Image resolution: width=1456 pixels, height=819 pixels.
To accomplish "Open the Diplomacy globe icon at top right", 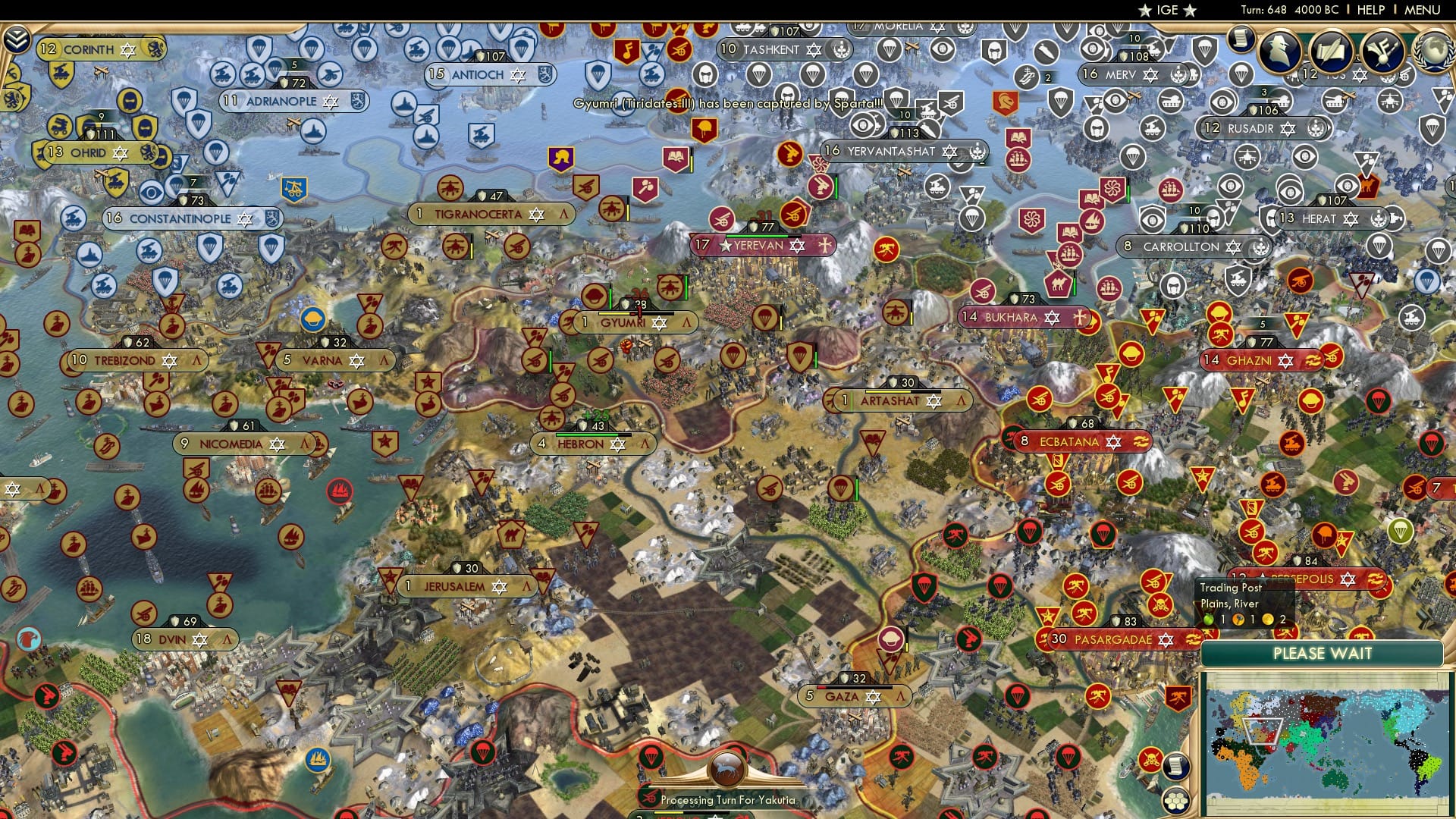I will click(1436, 50).
